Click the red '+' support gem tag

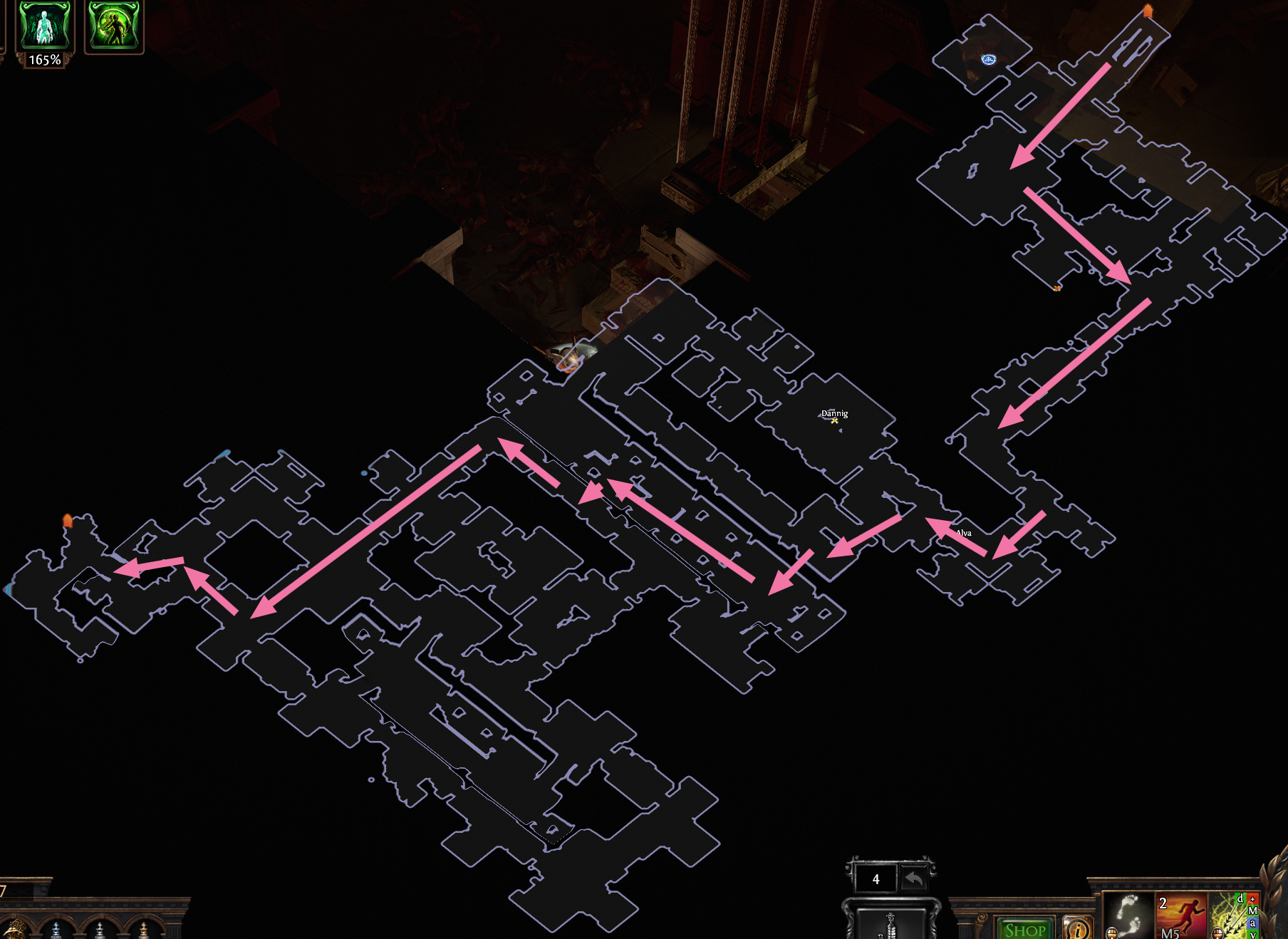click(1252, 899)
